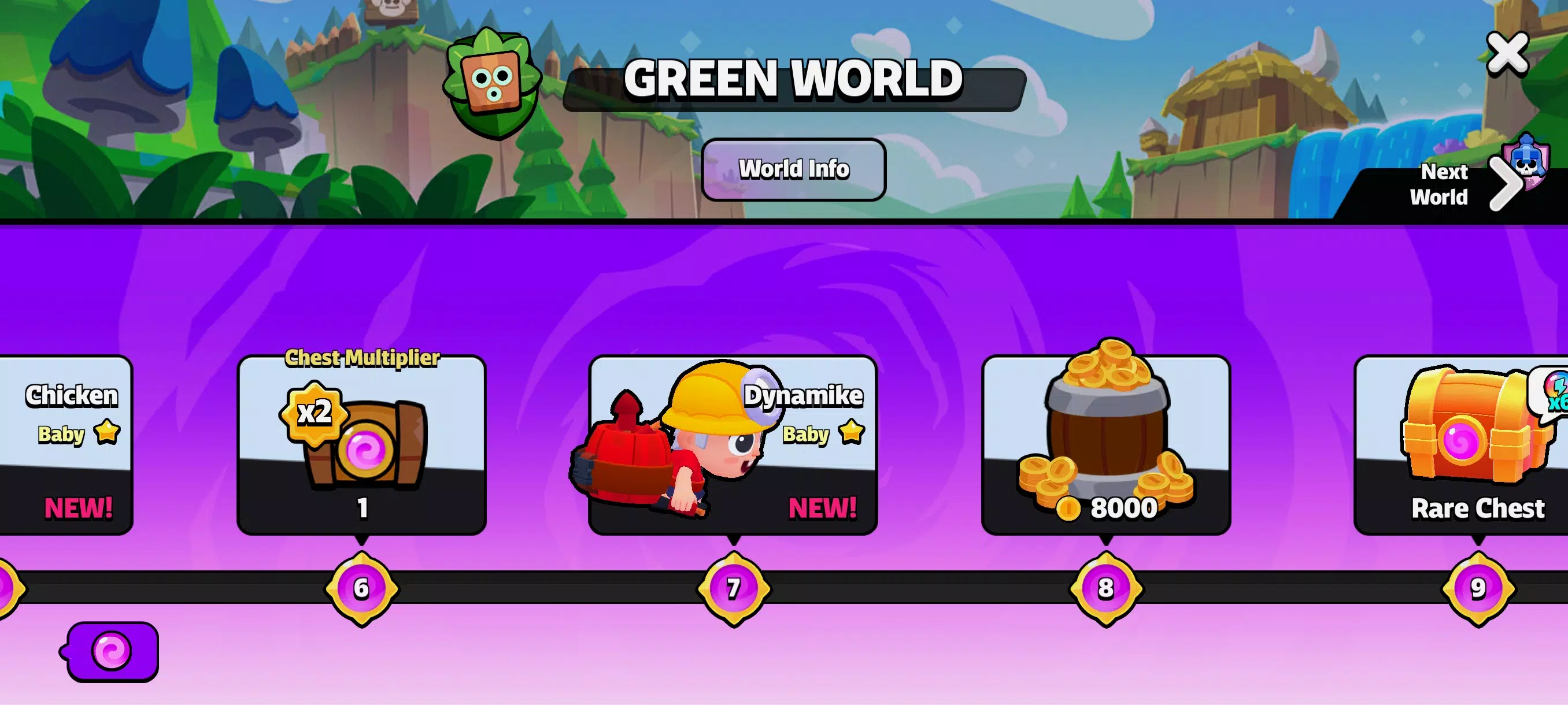Tap the gold star next to Chicken Baby
Screen dimensions: 1568x705
point(107,433)
